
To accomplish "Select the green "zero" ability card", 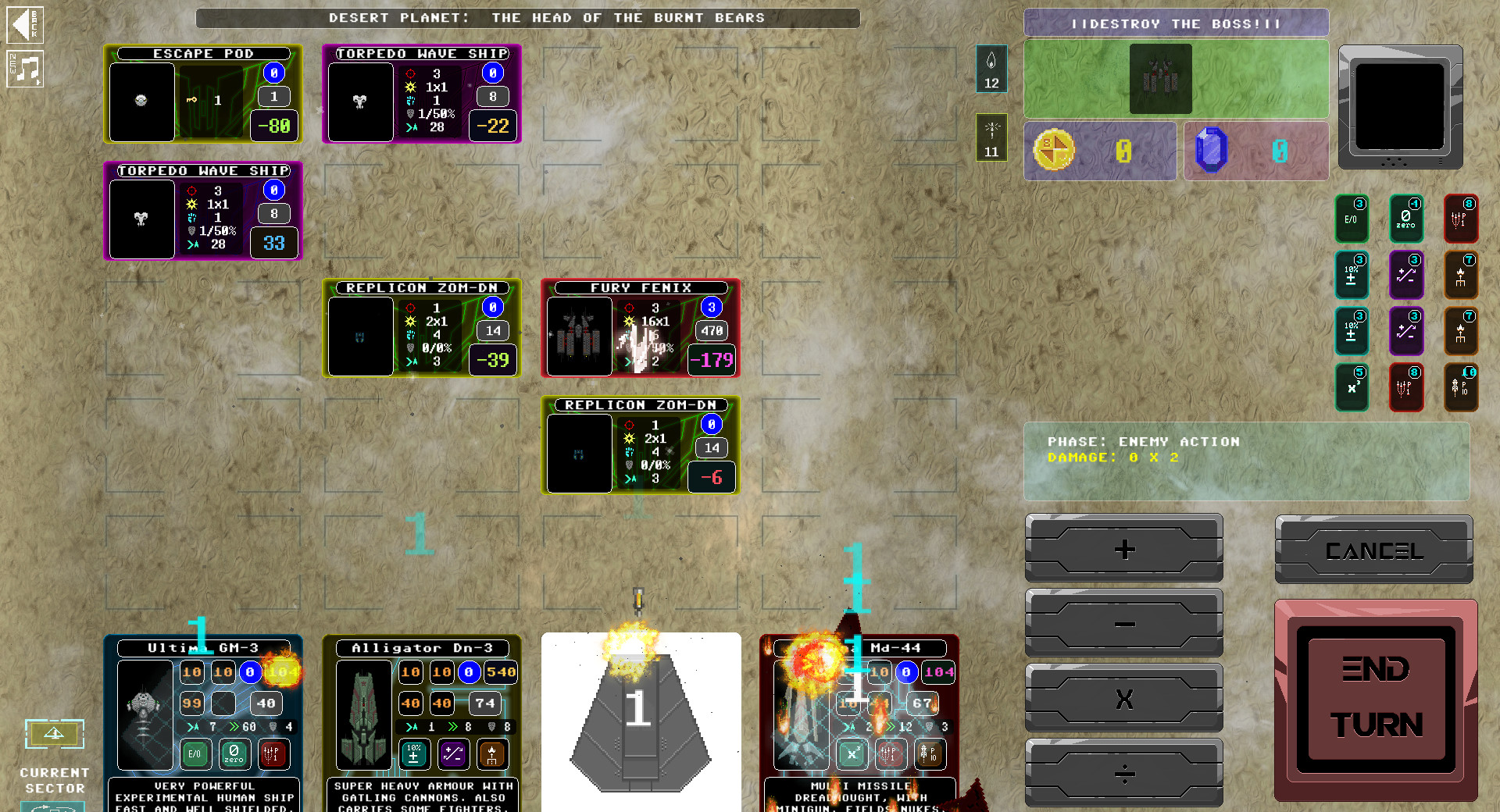I will (1406, 219).
